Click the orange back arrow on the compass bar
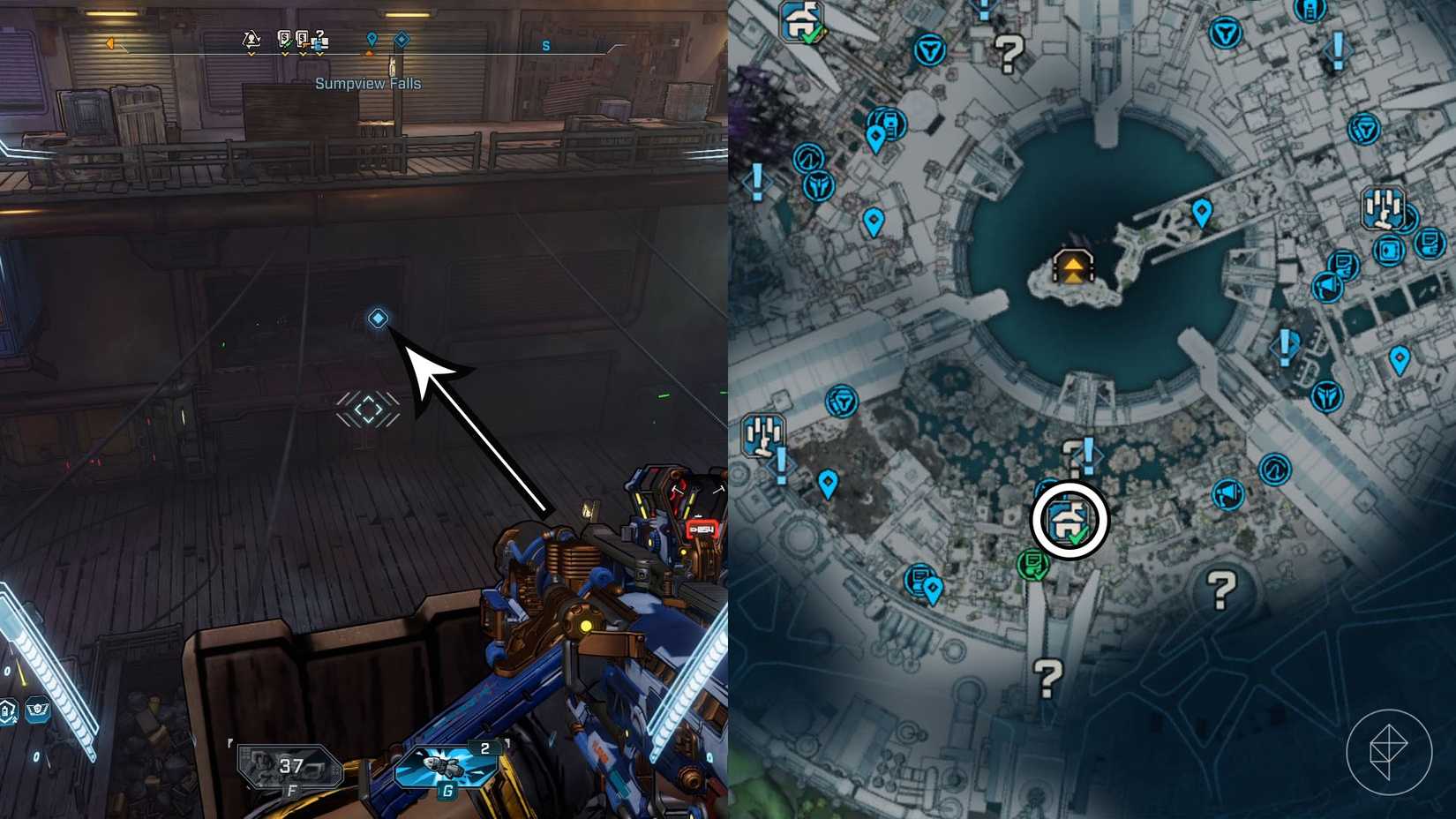This screenshot has height=819, width=1456. coord(109,42)
